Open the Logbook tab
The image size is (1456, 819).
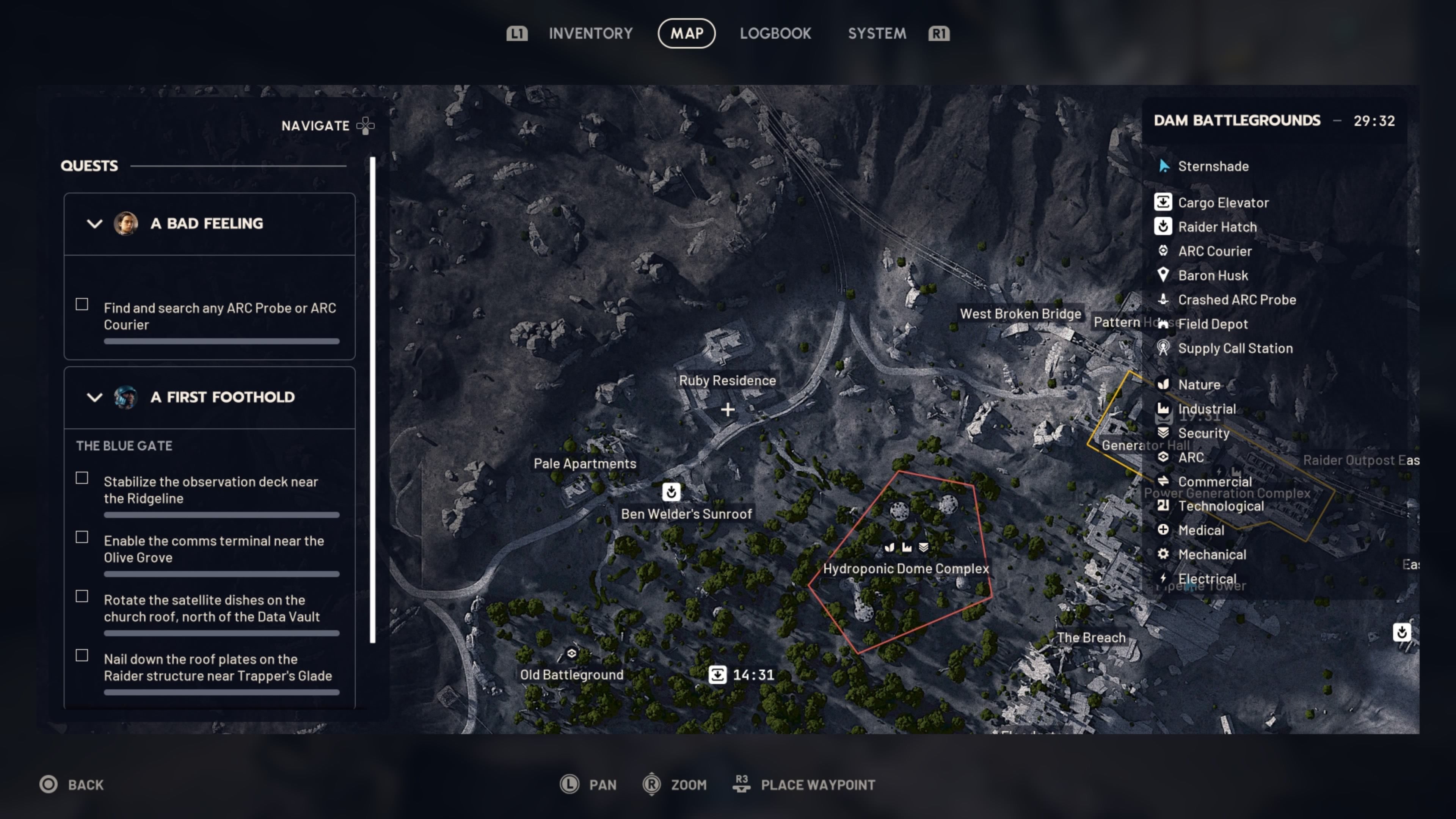(775, 33)
